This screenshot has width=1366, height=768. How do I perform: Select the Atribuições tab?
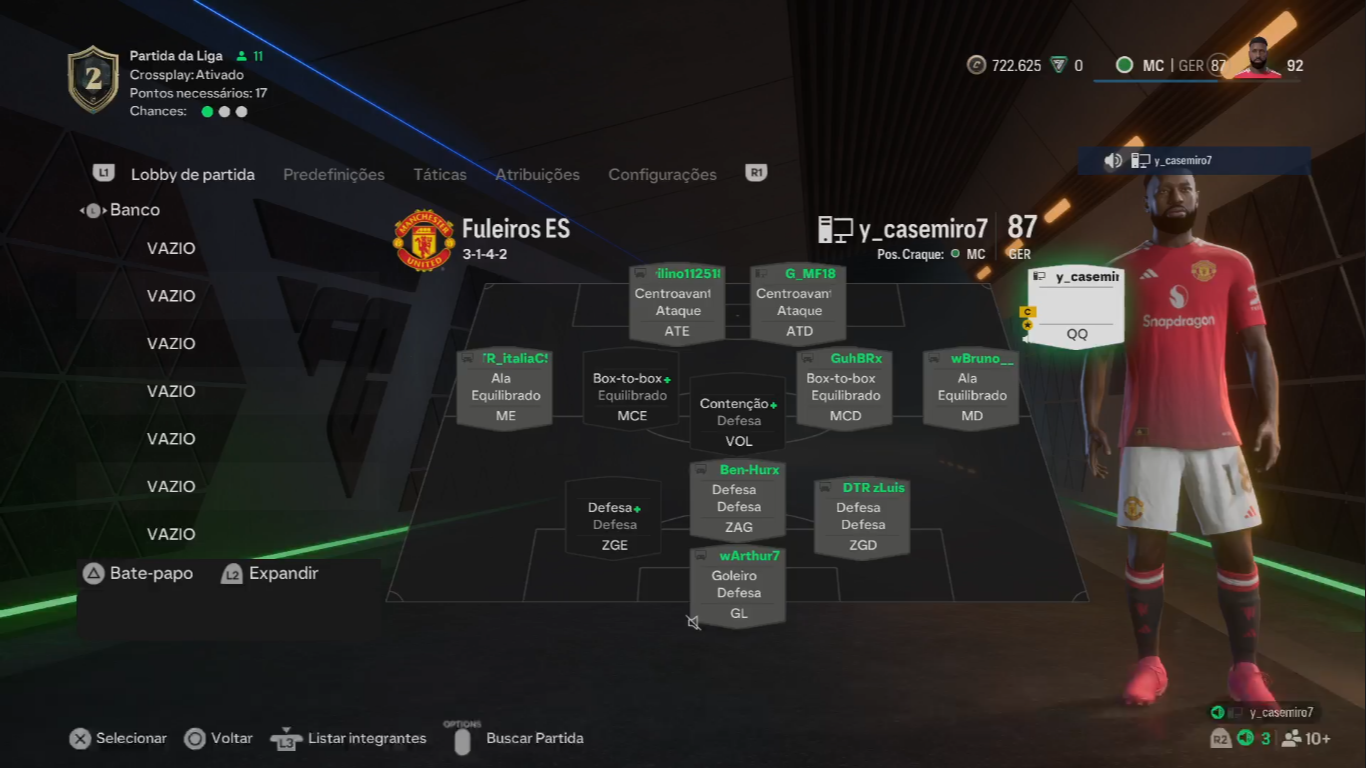537,175
